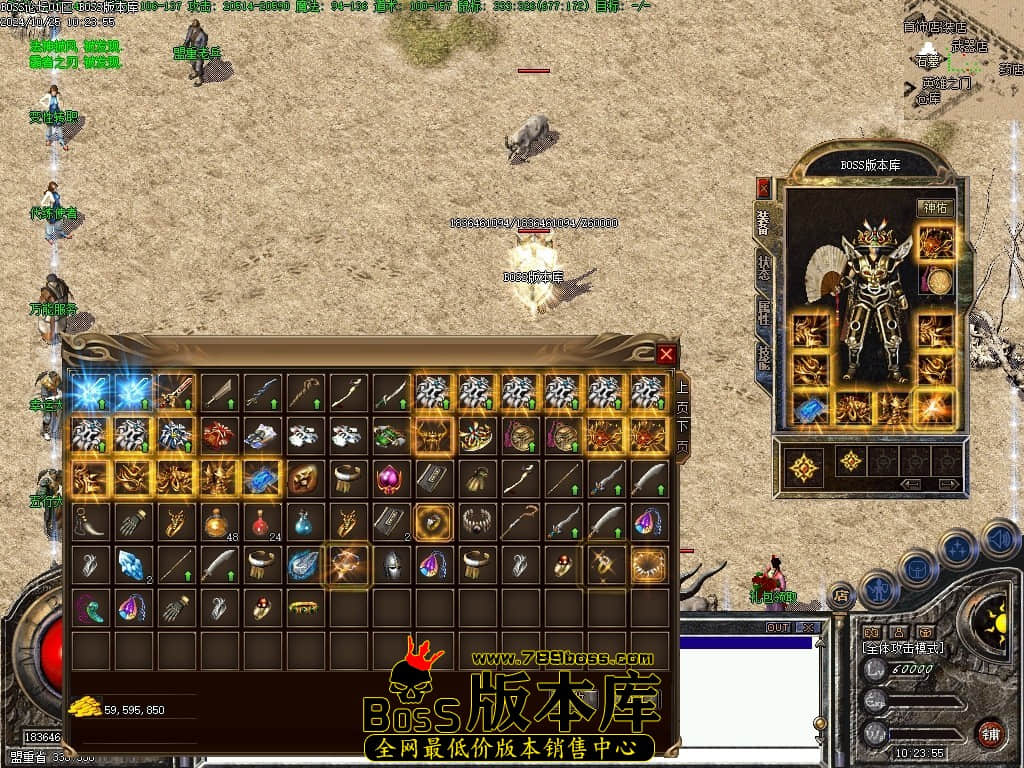Open the red 铺 stall button
The image size is (1024, 768).
(990, 734)
